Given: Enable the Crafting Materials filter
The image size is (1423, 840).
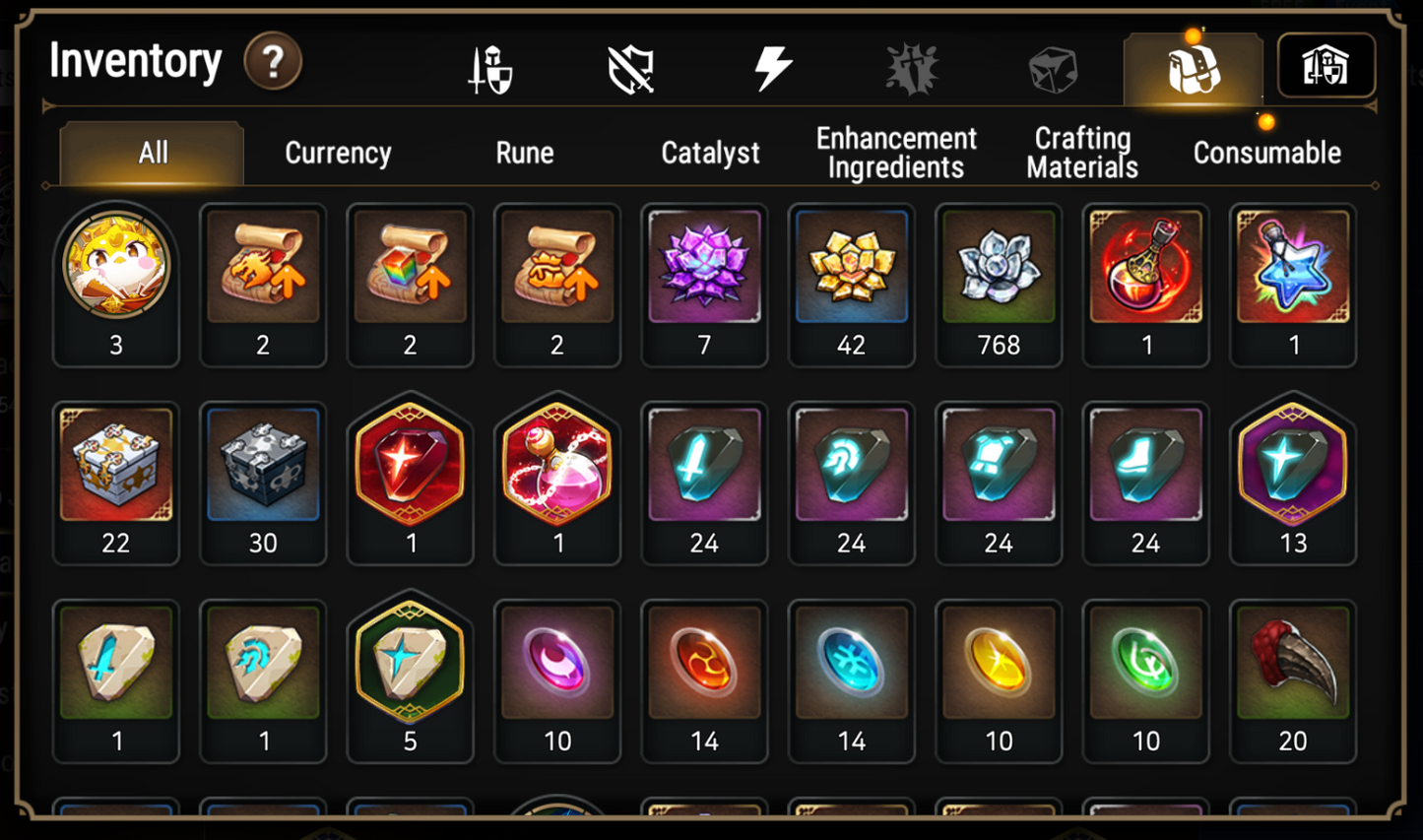Looking at the screenshot, I should pos(1081,153).
